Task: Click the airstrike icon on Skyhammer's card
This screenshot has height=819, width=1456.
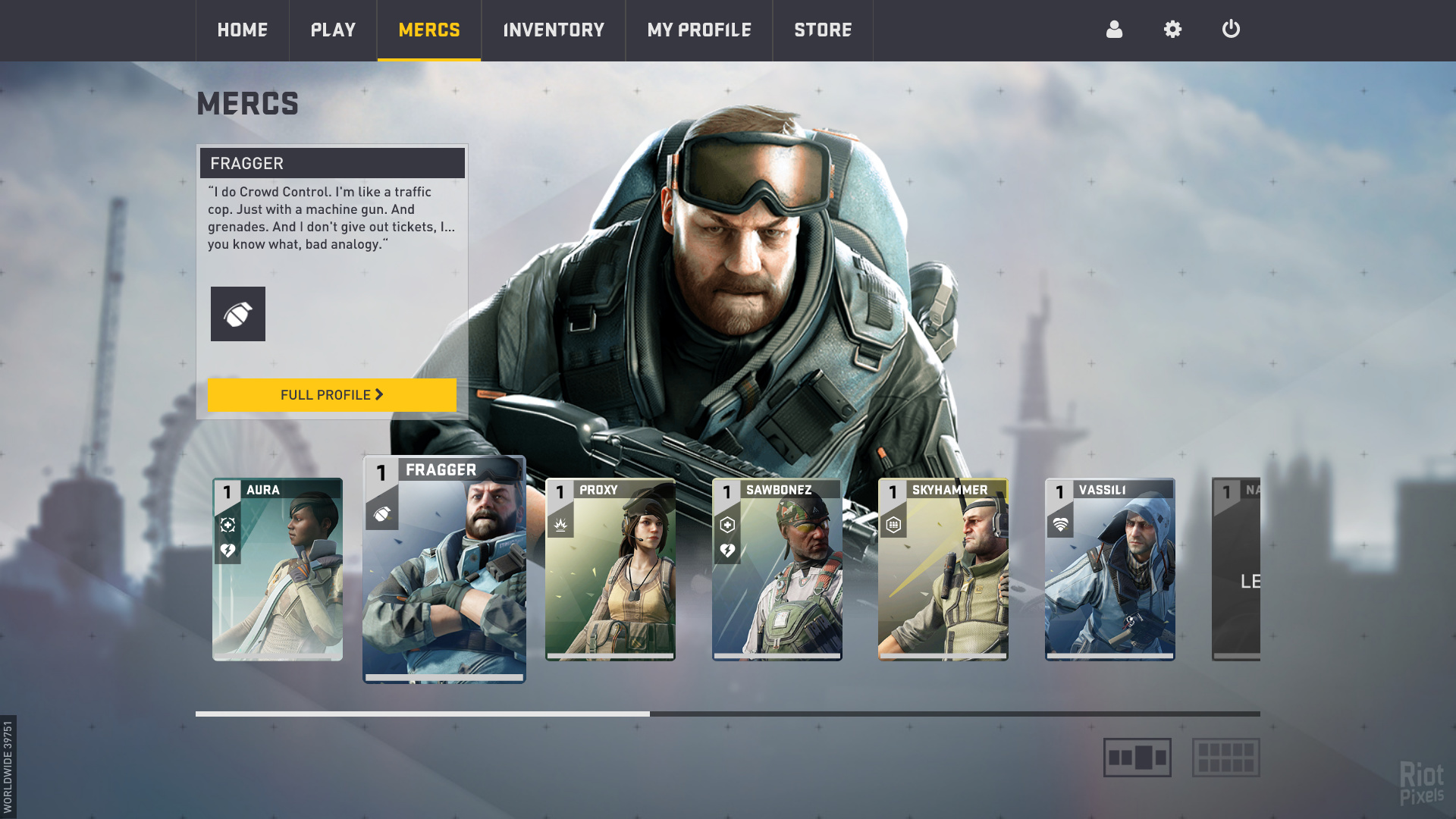Action: tap(894, 524)
